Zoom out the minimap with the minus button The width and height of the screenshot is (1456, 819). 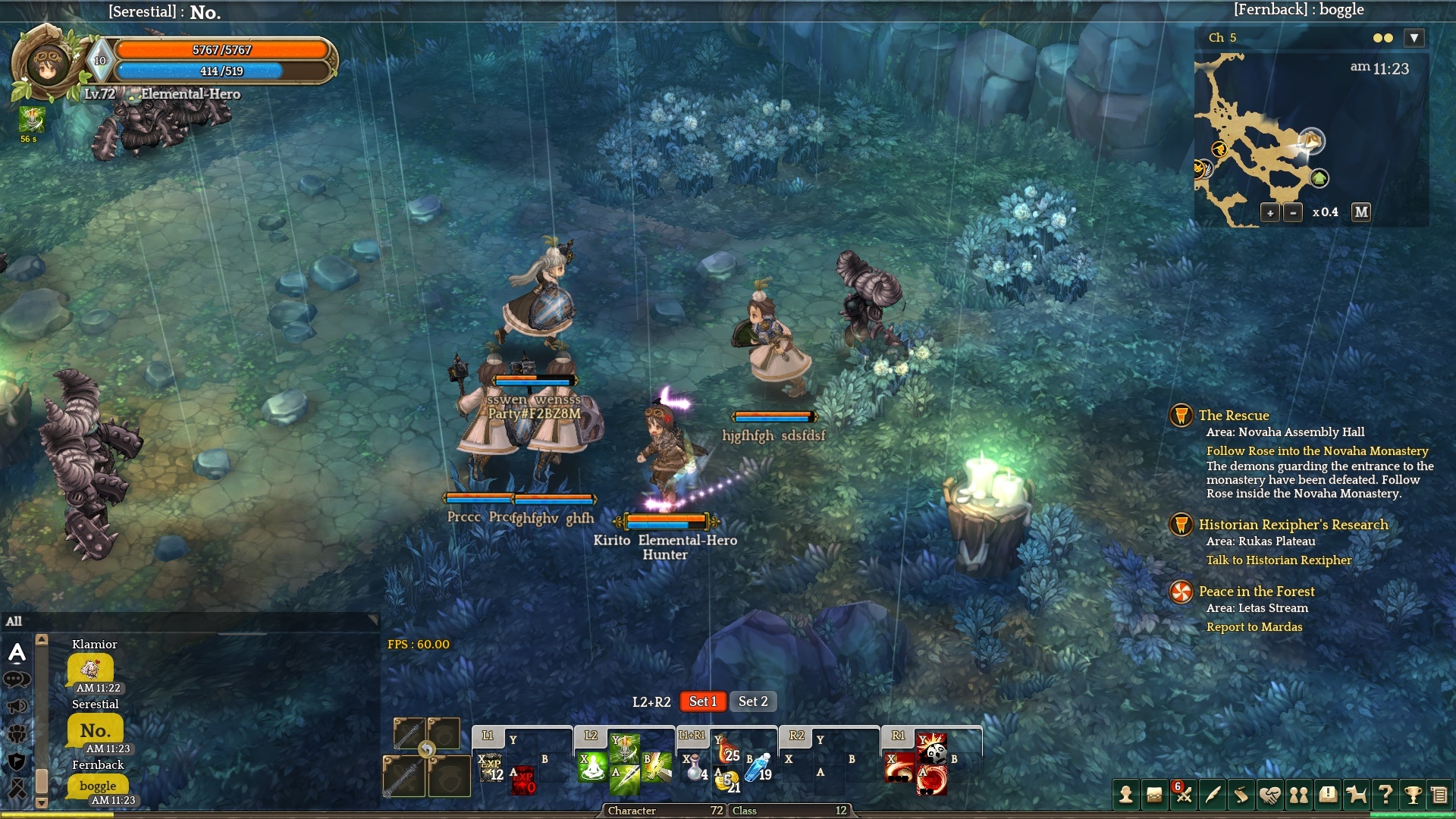(x=1293, y=213)
